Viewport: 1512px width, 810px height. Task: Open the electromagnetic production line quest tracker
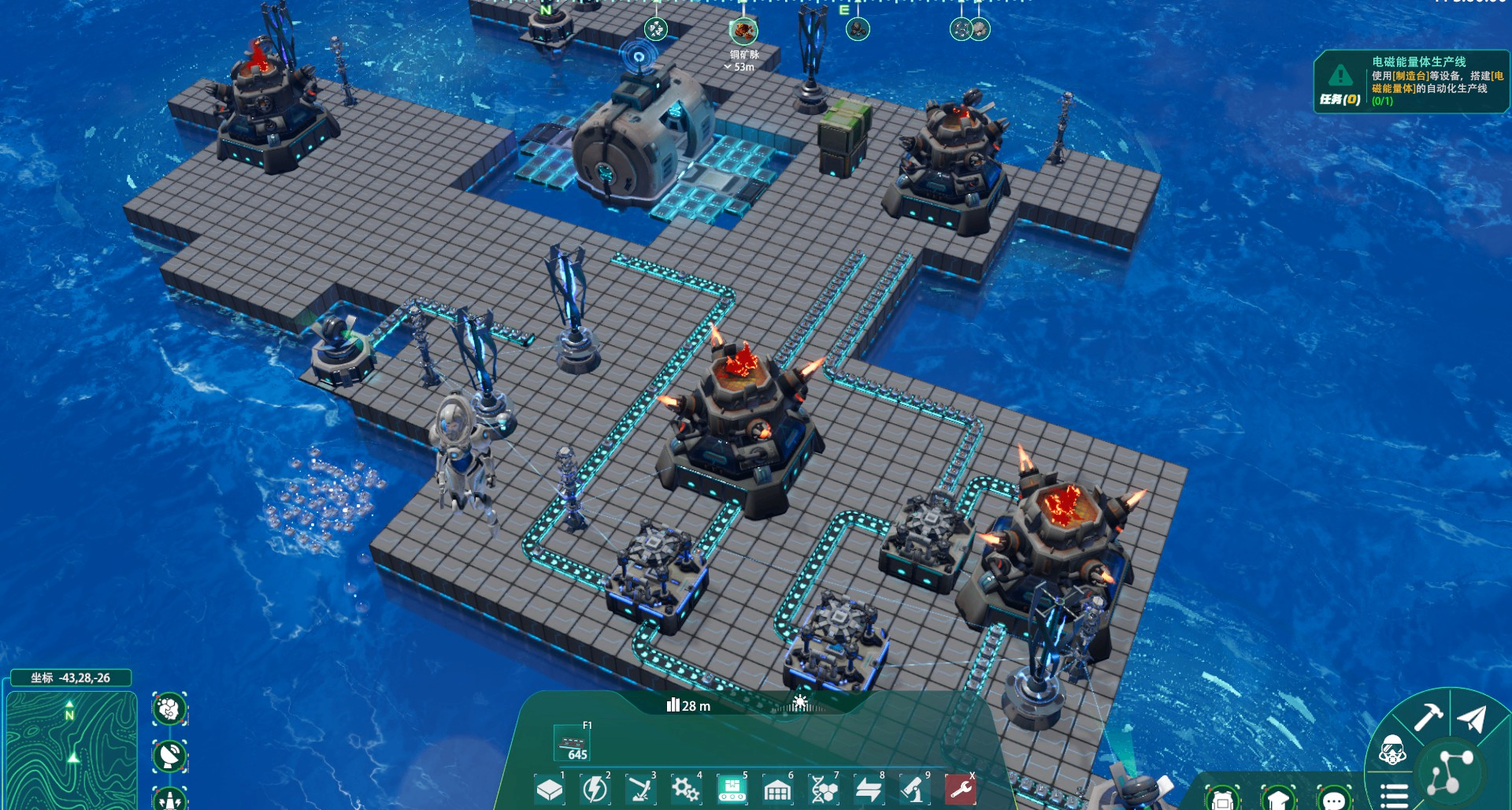[x=1410, y=81]
